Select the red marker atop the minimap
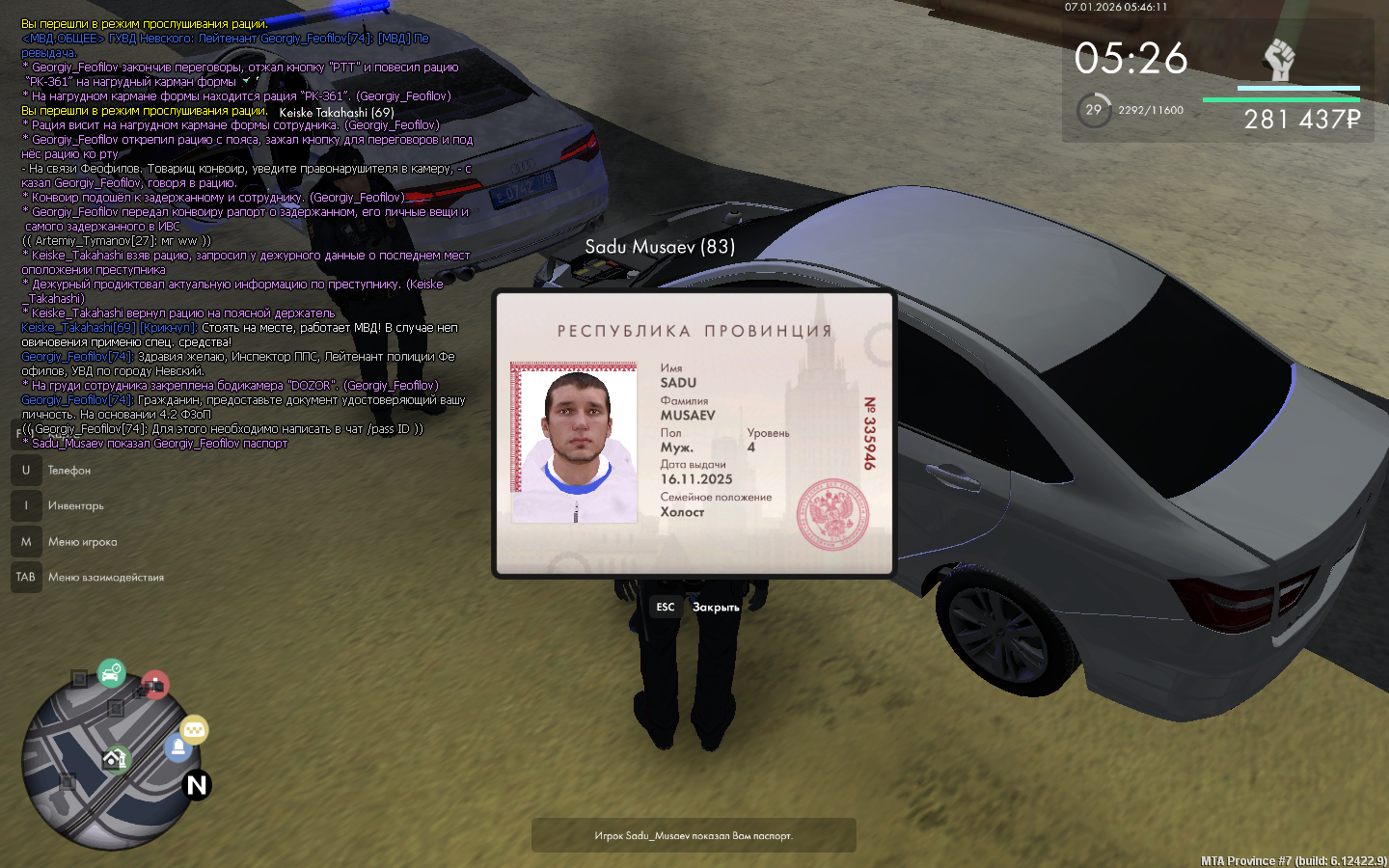Viewport: 1389px width, 868px height. (154, 686)
